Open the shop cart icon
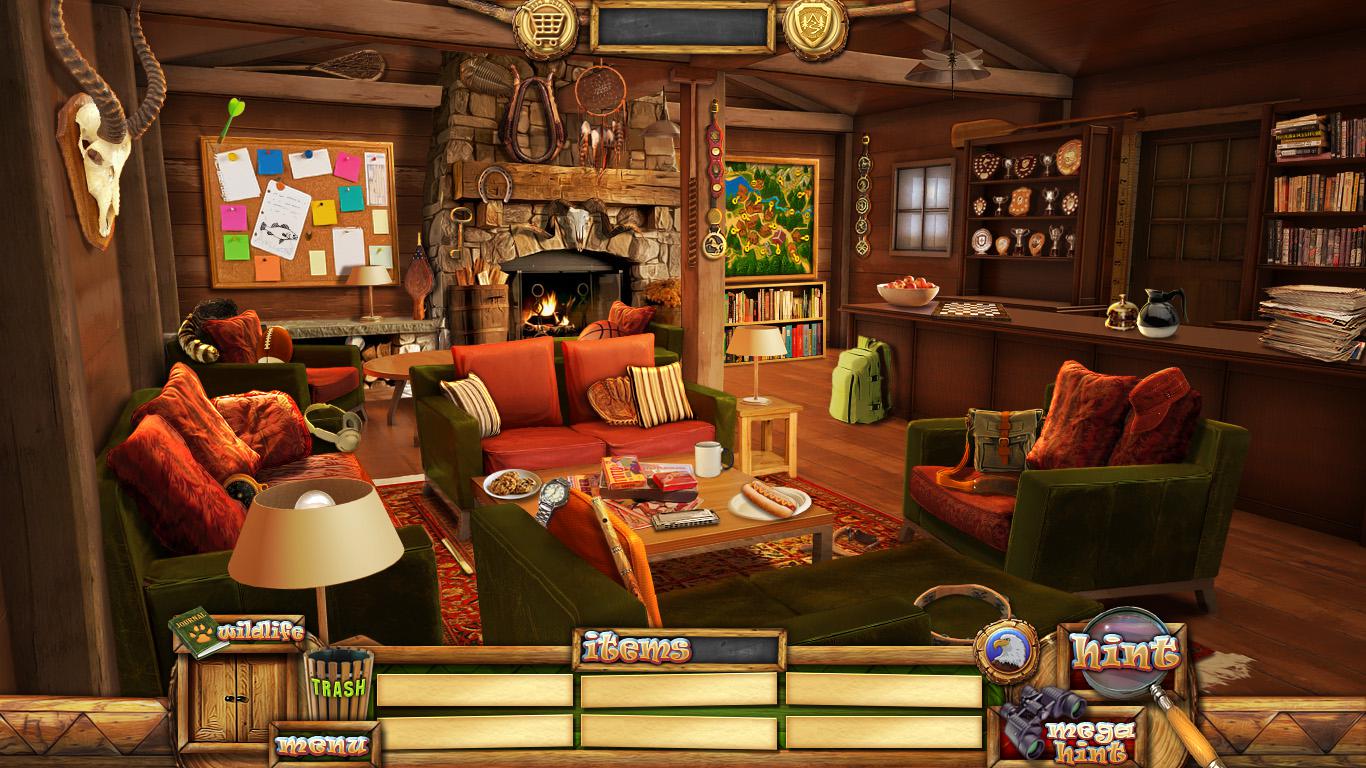Screen dimensions: 1366x768 pos(545,26)
